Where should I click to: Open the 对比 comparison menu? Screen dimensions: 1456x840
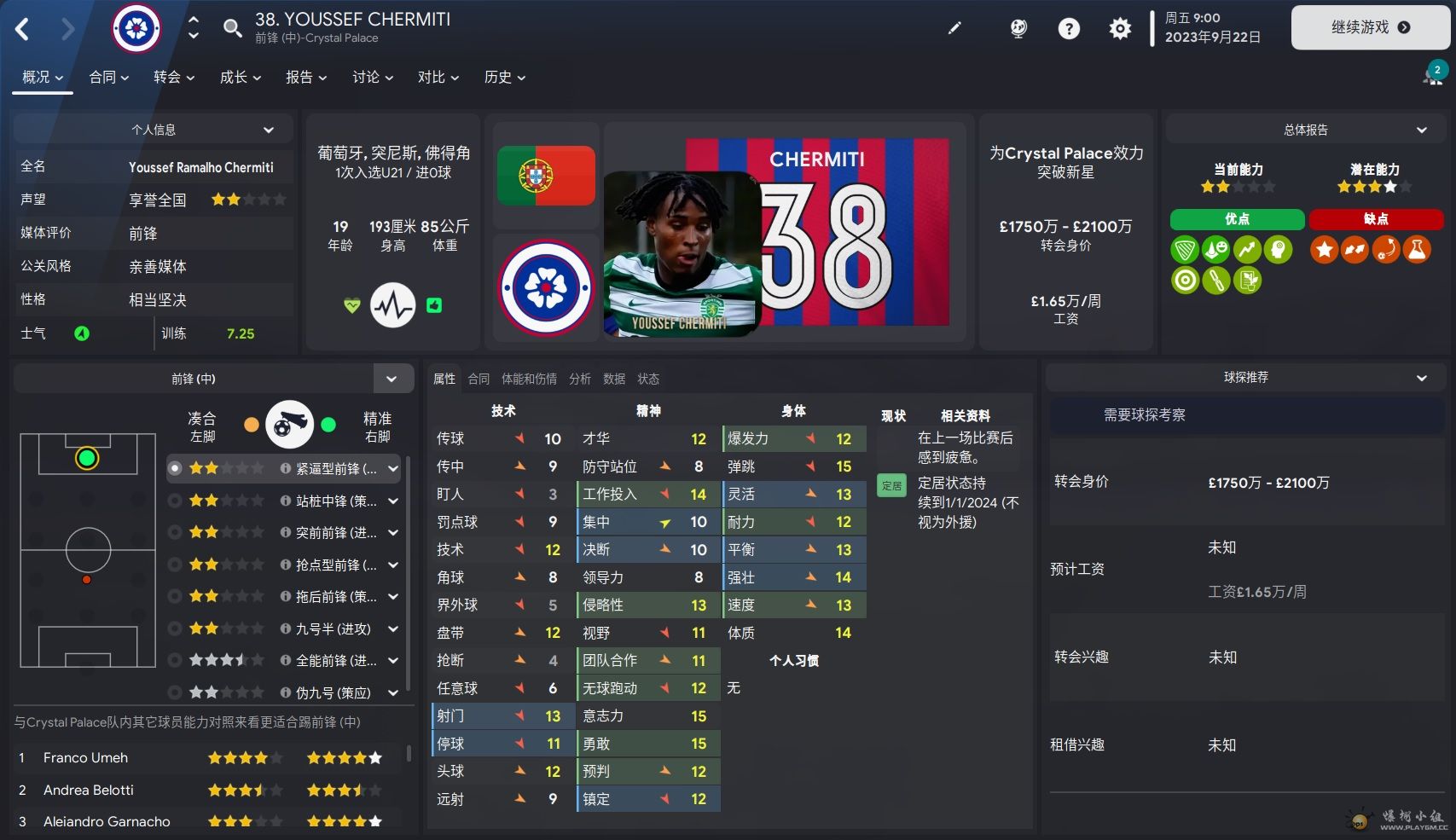[x=438, y=77]
